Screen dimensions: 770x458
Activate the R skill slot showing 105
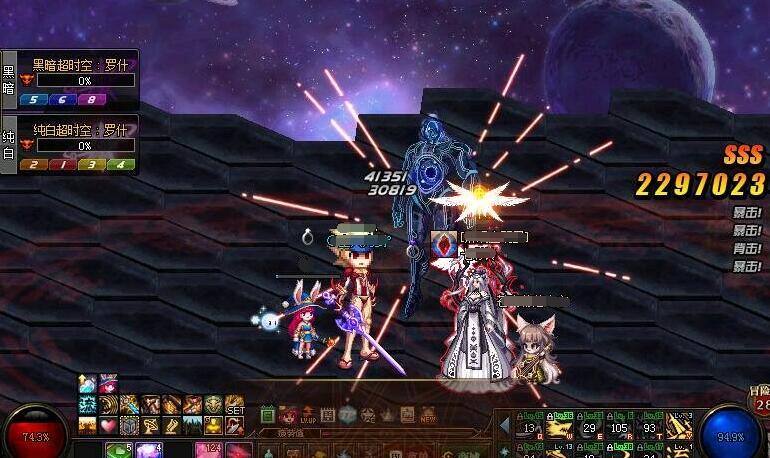pyautogui.click(x=620, y=427)
